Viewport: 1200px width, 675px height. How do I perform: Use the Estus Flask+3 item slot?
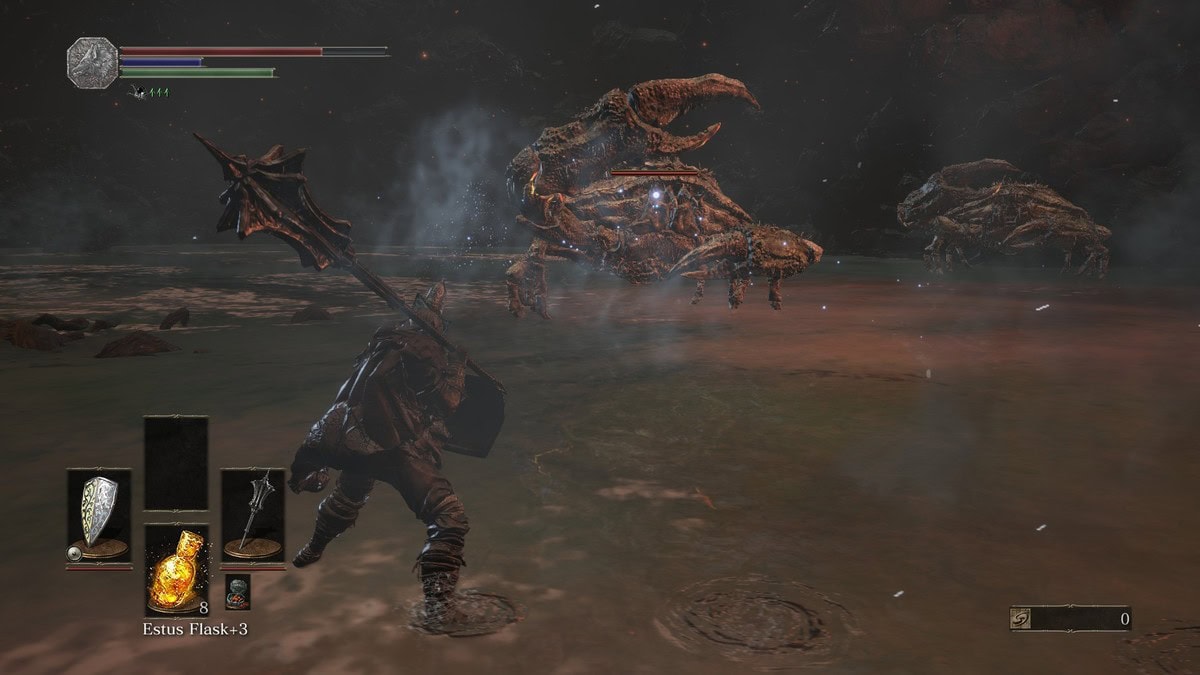tap(176, 568)
